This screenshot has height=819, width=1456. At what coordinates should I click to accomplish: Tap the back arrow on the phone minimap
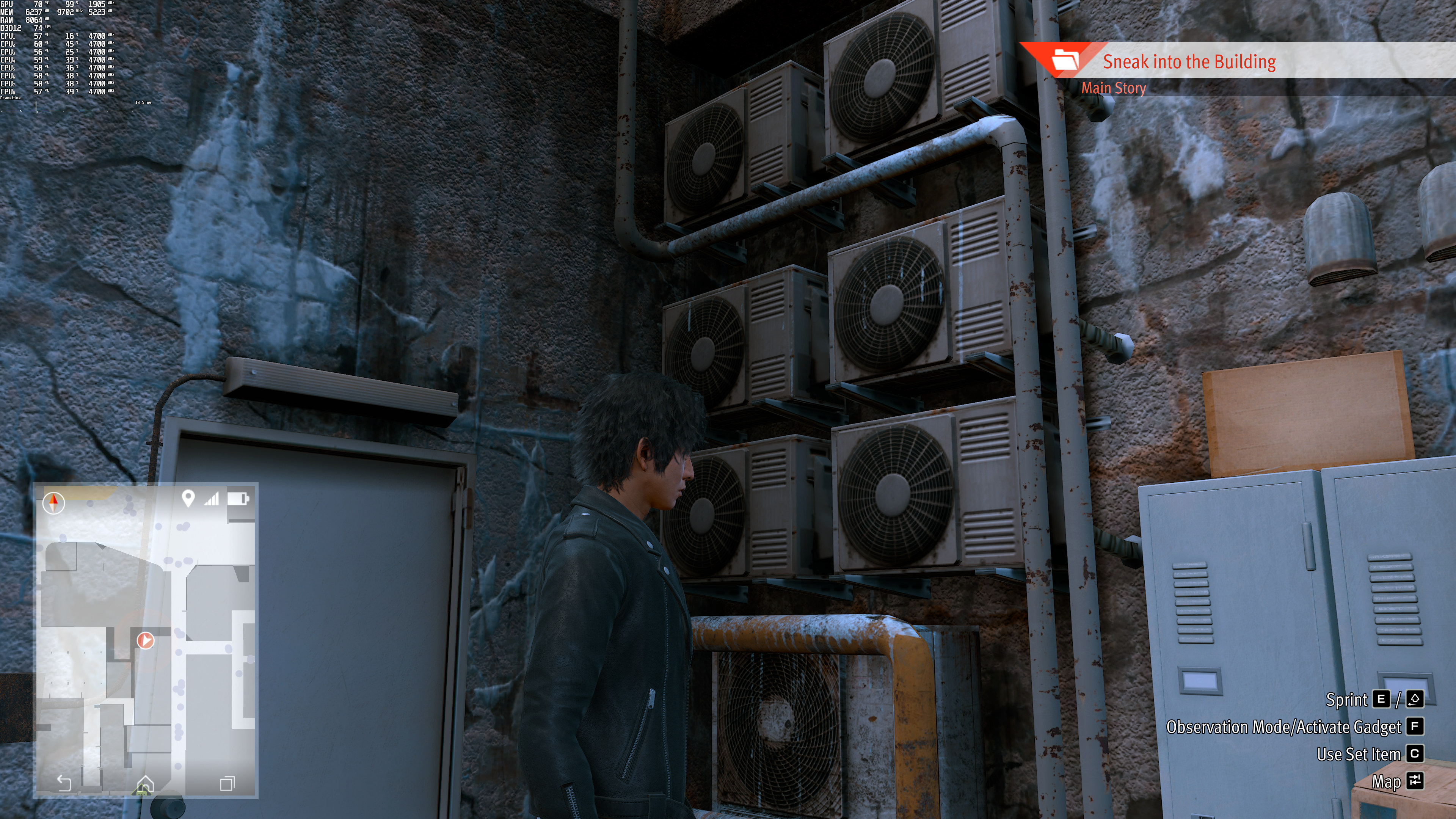[x=64, y=782]
